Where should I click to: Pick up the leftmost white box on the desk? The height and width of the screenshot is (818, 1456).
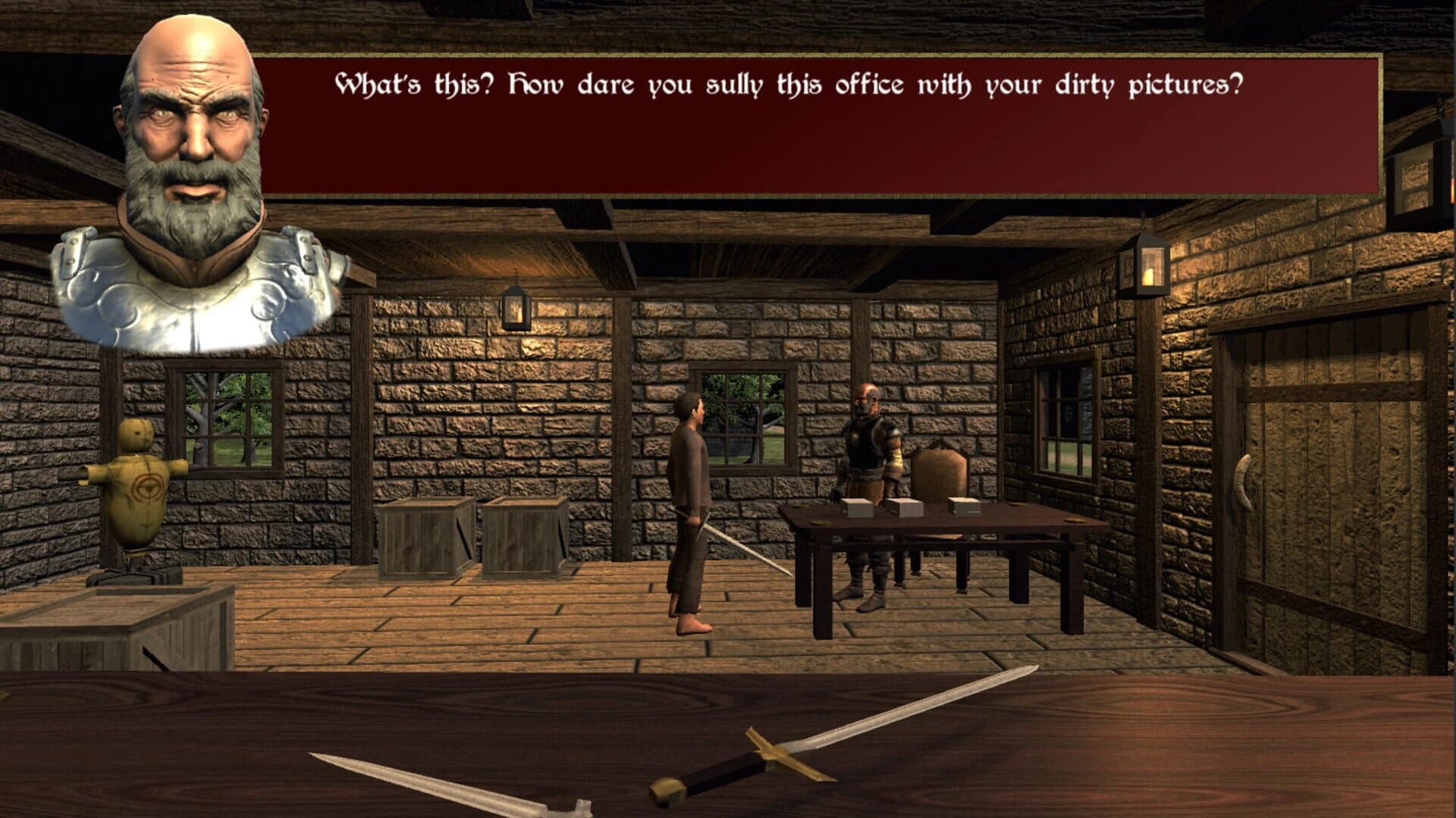(x=857, y=508)
